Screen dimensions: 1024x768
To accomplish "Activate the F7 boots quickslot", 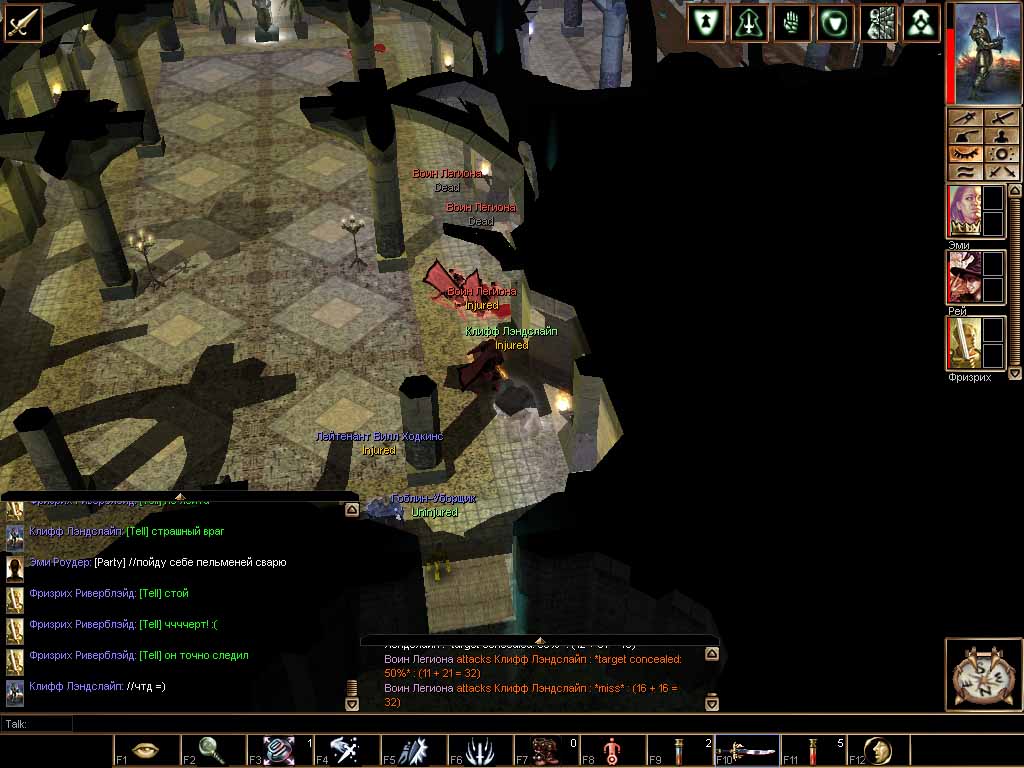I will pyautogui.click(x=545, y=750).
